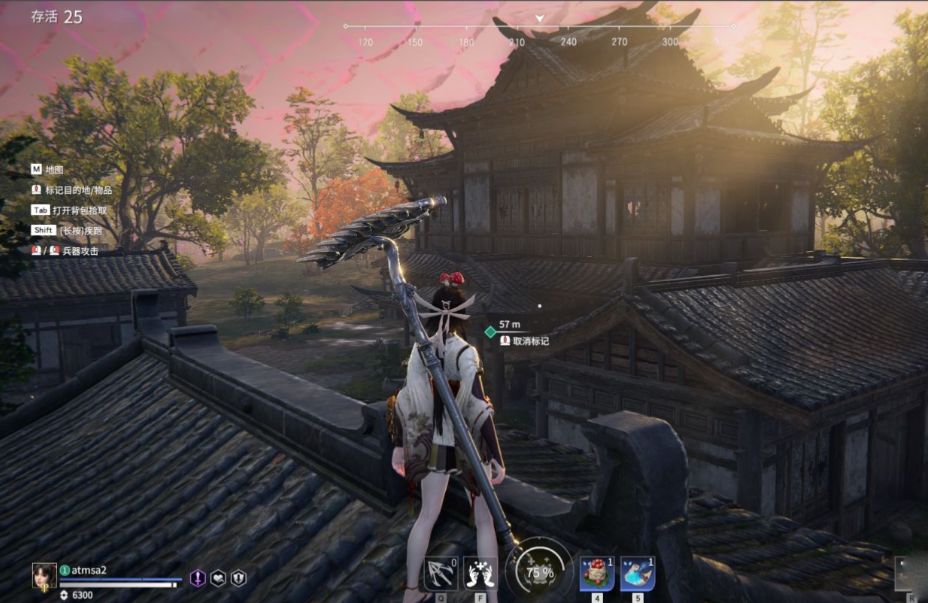
Task: Select the purple hexagon status icon
Action: tap(198, 578)
